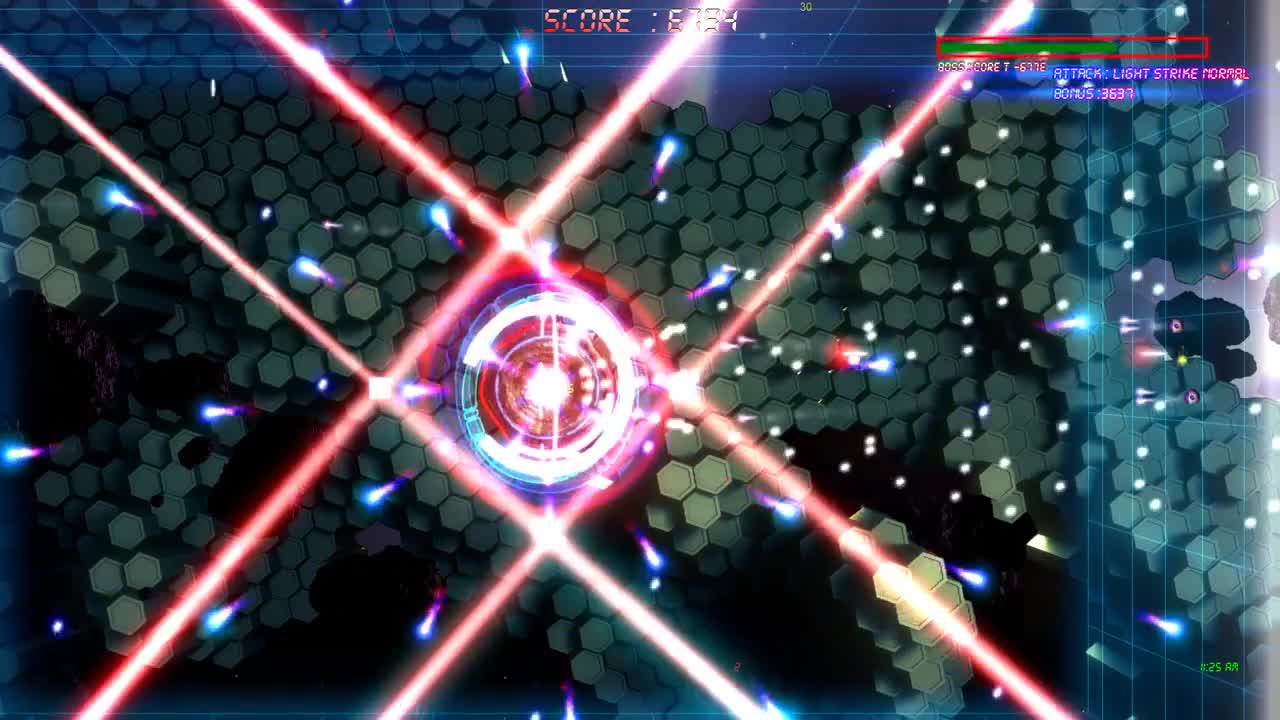This screenshot has width=1280, height=720.
Task: Click the purple enemy below the player ship
Action: [1190, 397]
